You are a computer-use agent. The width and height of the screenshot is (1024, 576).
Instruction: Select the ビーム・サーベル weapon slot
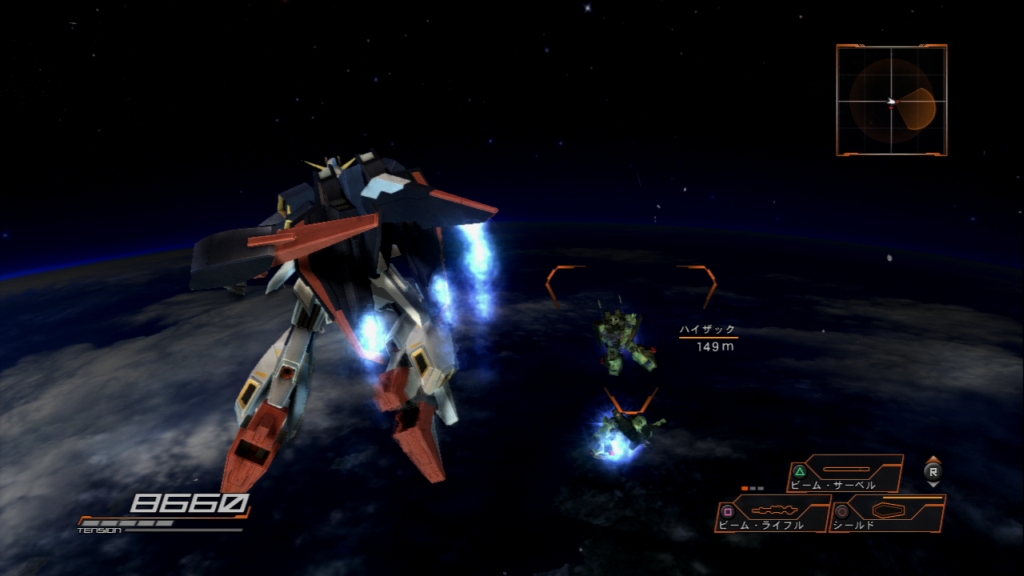click(x=846, y=473)
